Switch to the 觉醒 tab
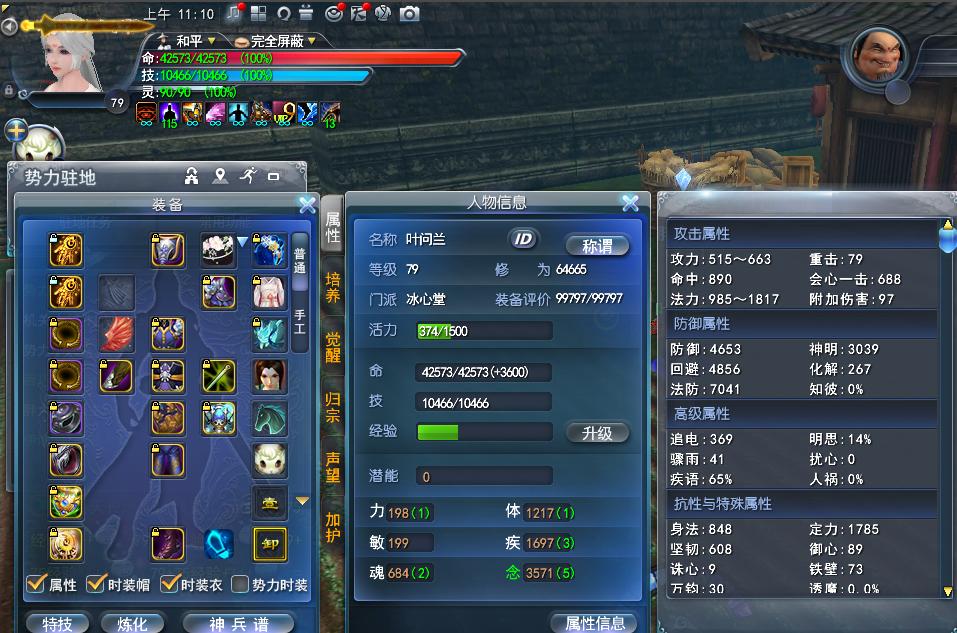The height and width of the screenshot is (633, 957). click(x=333, y=347)
